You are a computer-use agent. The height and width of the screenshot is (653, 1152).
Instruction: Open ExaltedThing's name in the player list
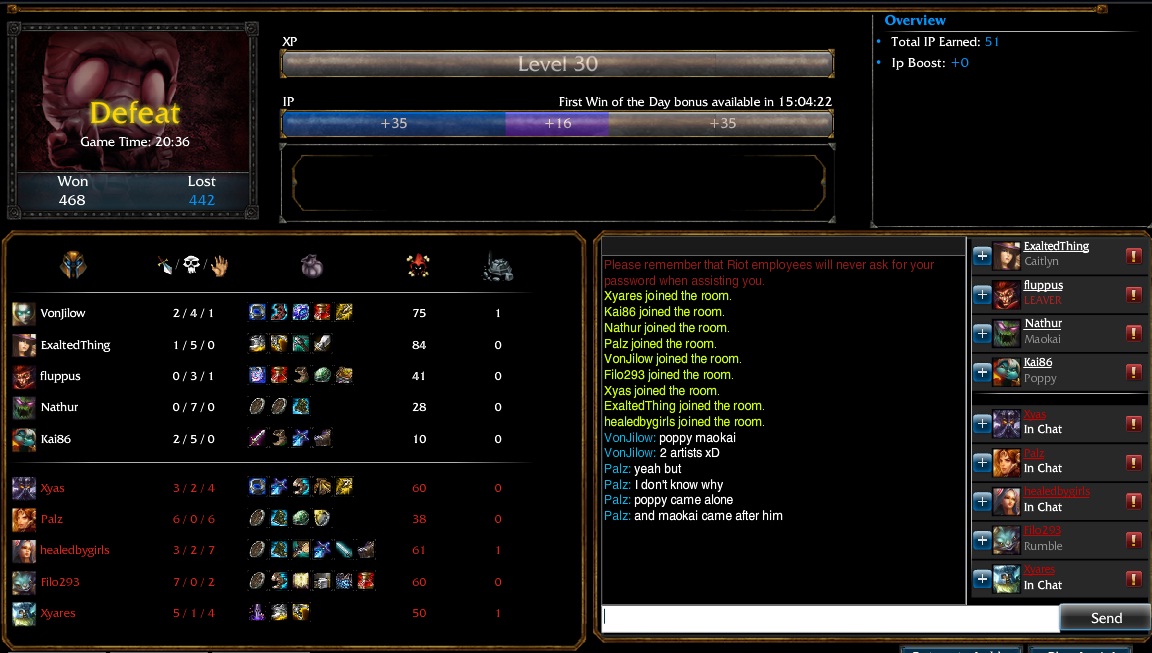click(1056, 247)
